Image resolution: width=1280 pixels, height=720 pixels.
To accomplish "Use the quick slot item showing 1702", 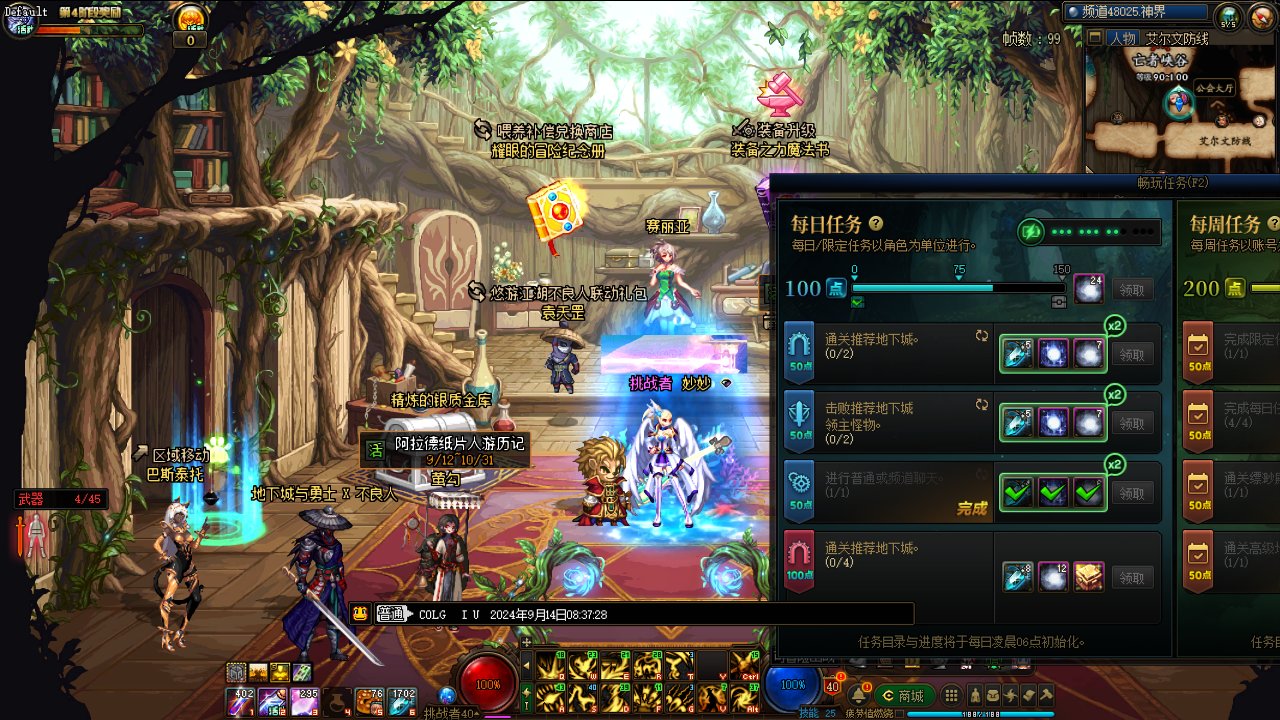I will pyautogui.click(x=404, y=702).
